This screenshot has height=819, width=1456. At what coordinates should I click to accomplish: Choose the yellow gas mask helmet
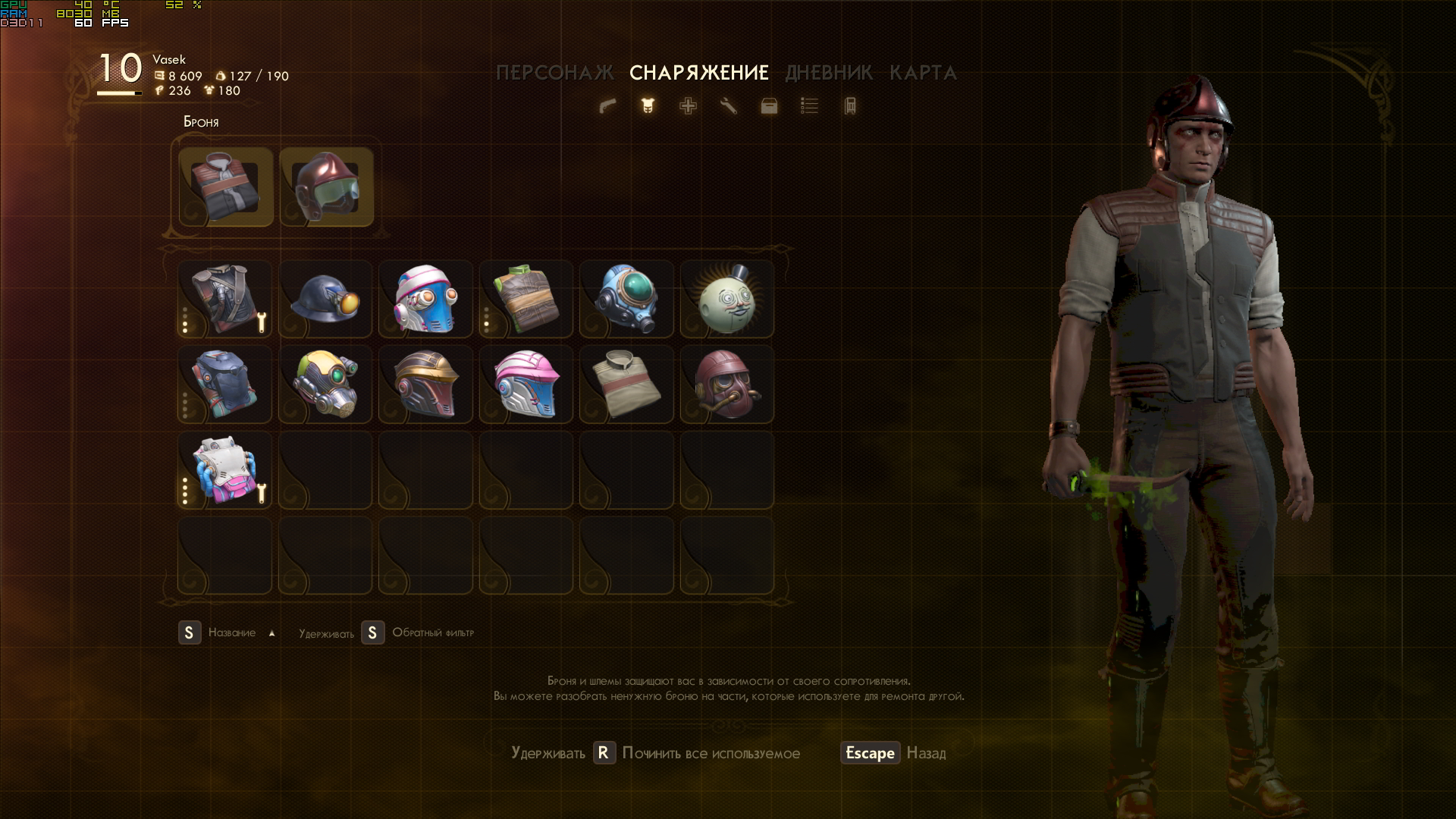(x=325, y=384)
